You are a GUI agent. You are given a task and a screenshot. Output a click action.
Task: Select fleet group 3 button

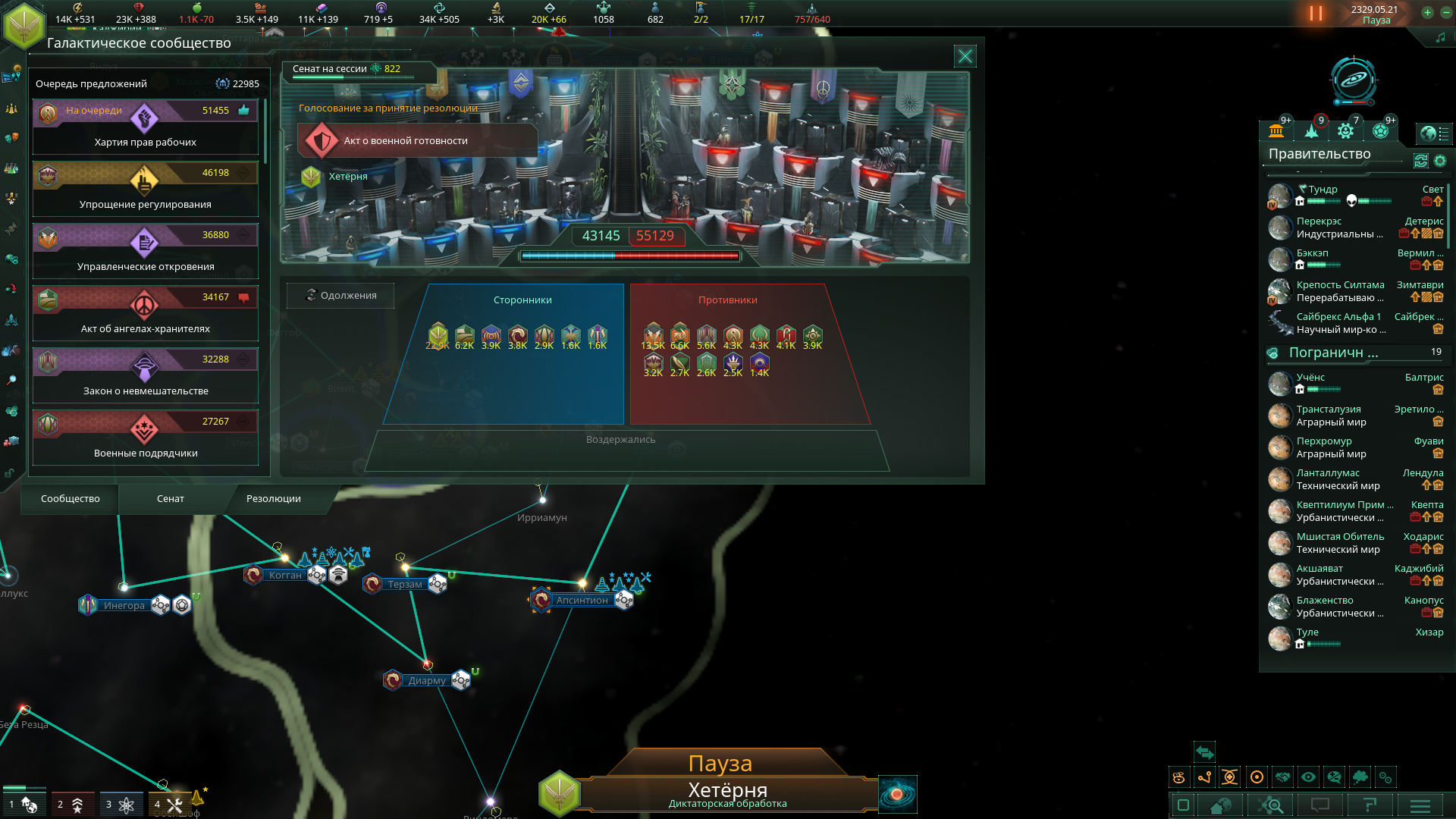pos(121,805)
